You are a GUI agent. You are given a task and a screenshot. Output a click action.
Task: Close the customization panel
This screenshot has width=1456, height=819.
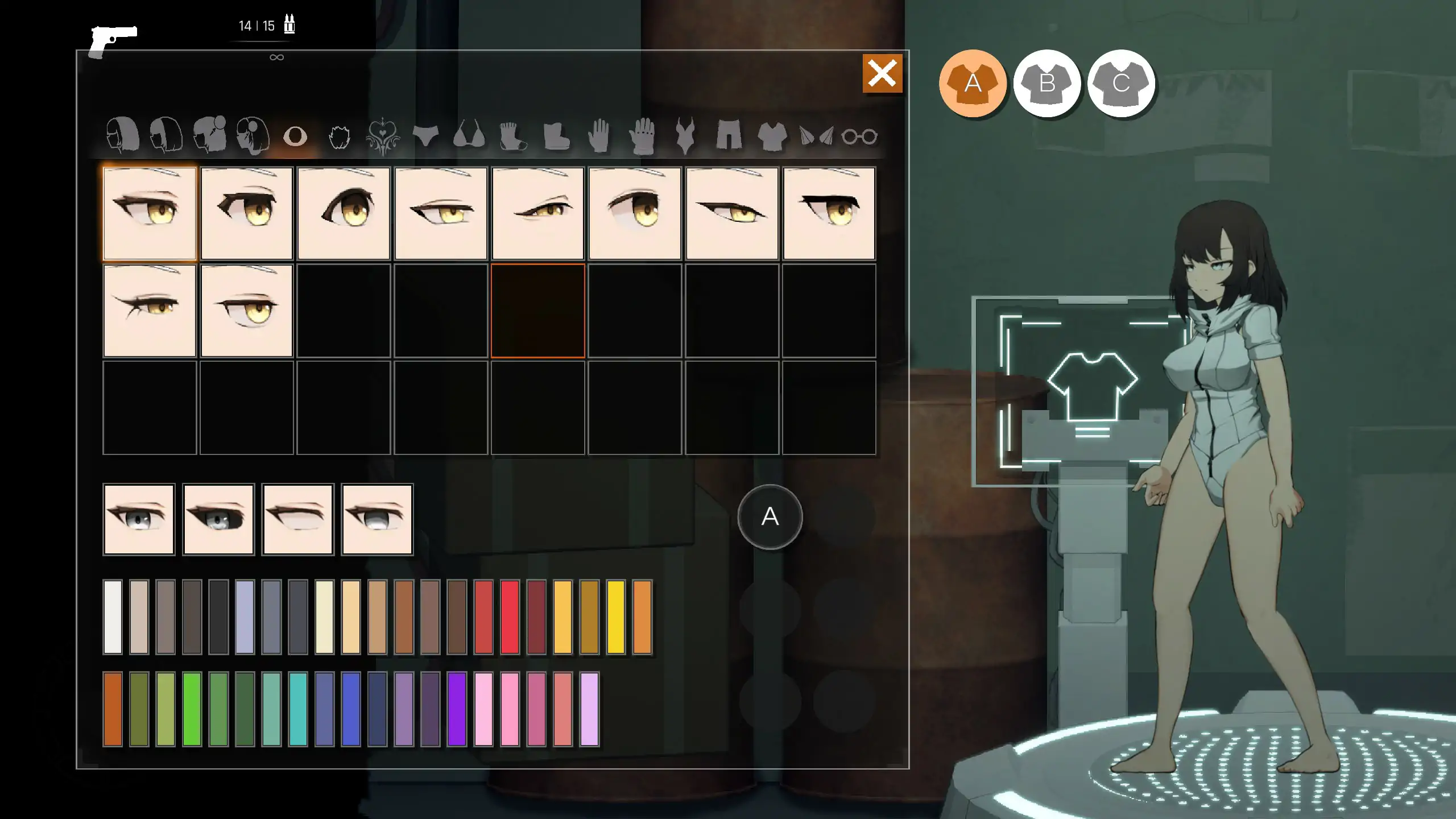tap(882, 73)
